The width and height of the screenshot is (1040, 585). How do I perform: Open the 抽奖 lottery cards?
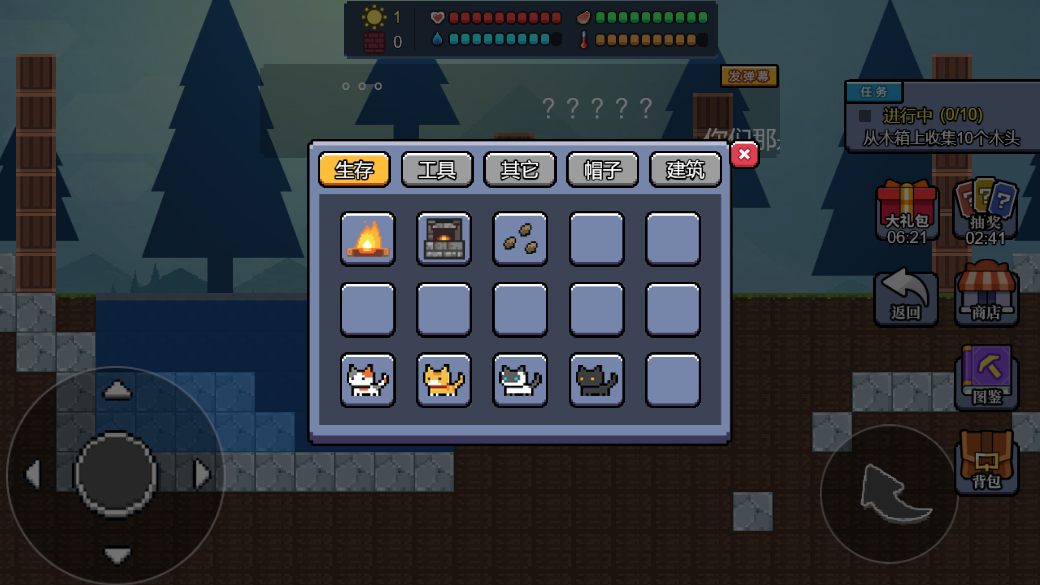[x=986, y=210]
